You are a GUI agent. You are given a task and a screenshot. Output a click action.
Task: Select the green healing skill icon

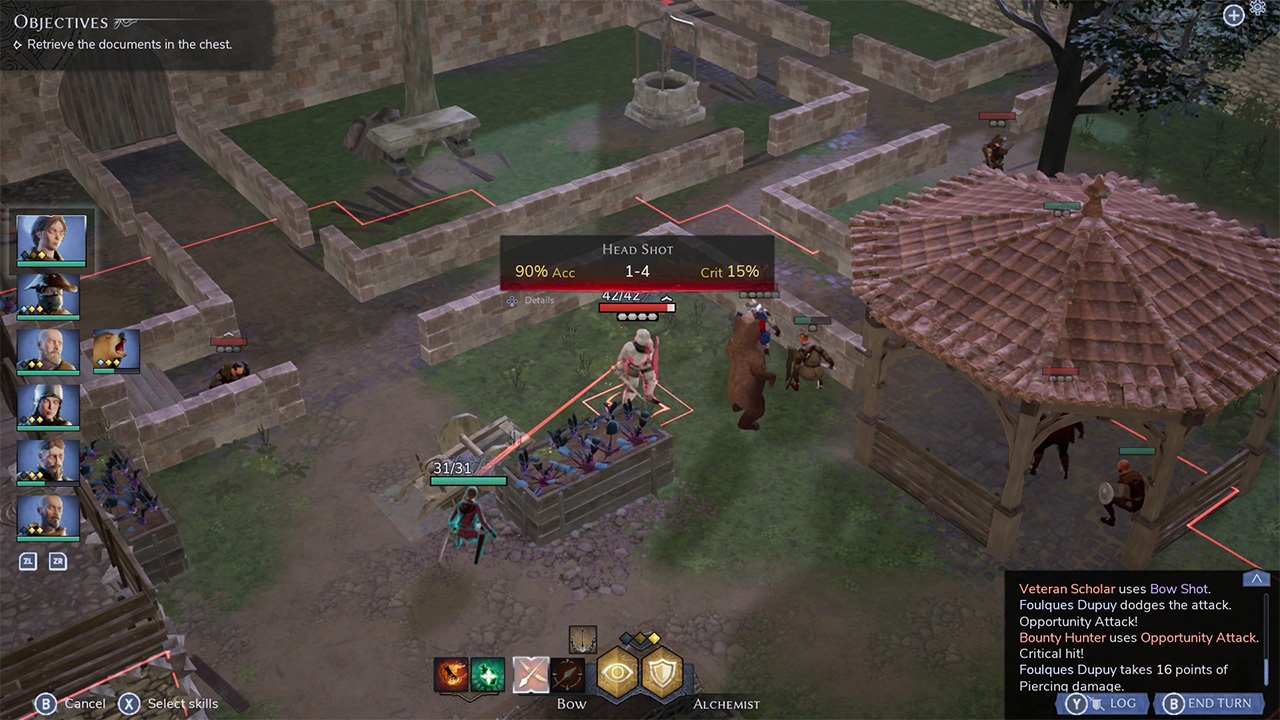click(x=489, y=675)
